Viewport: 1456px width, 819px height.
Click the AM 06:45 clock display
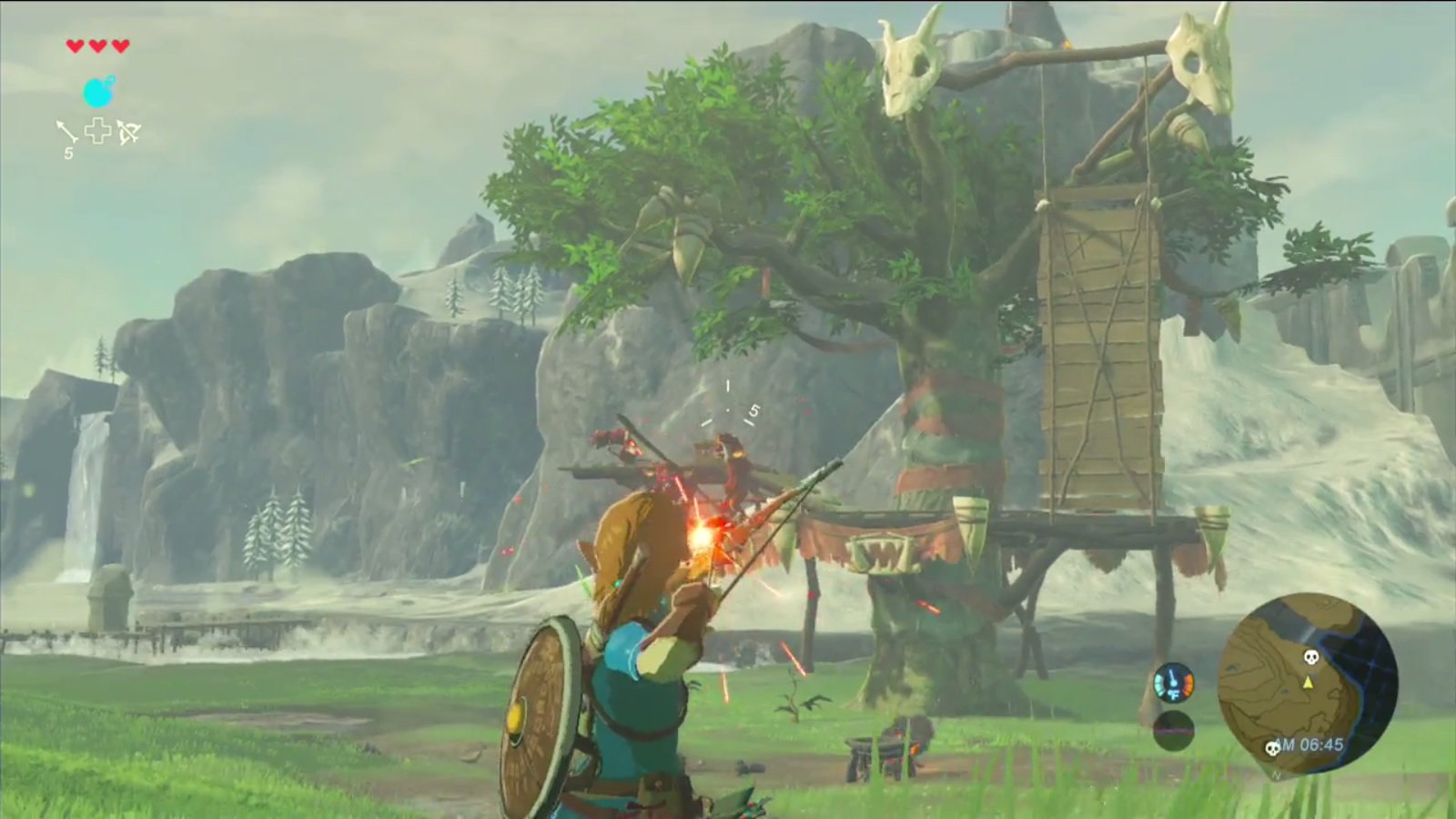tap(1309, 743)
